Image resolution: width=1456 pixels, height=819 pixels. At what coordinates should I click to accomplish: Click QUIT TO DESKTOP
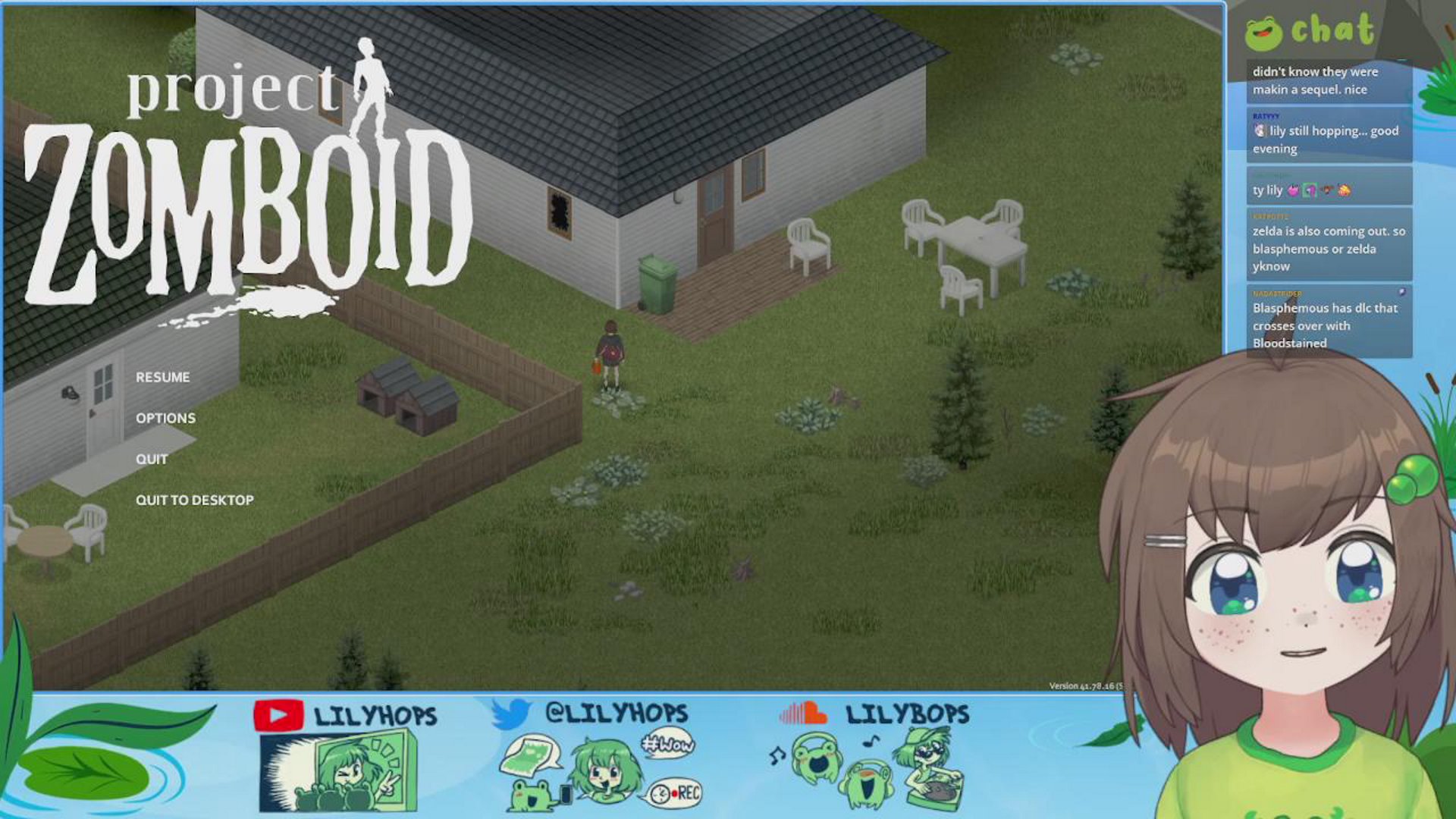(x=194, y=500)
